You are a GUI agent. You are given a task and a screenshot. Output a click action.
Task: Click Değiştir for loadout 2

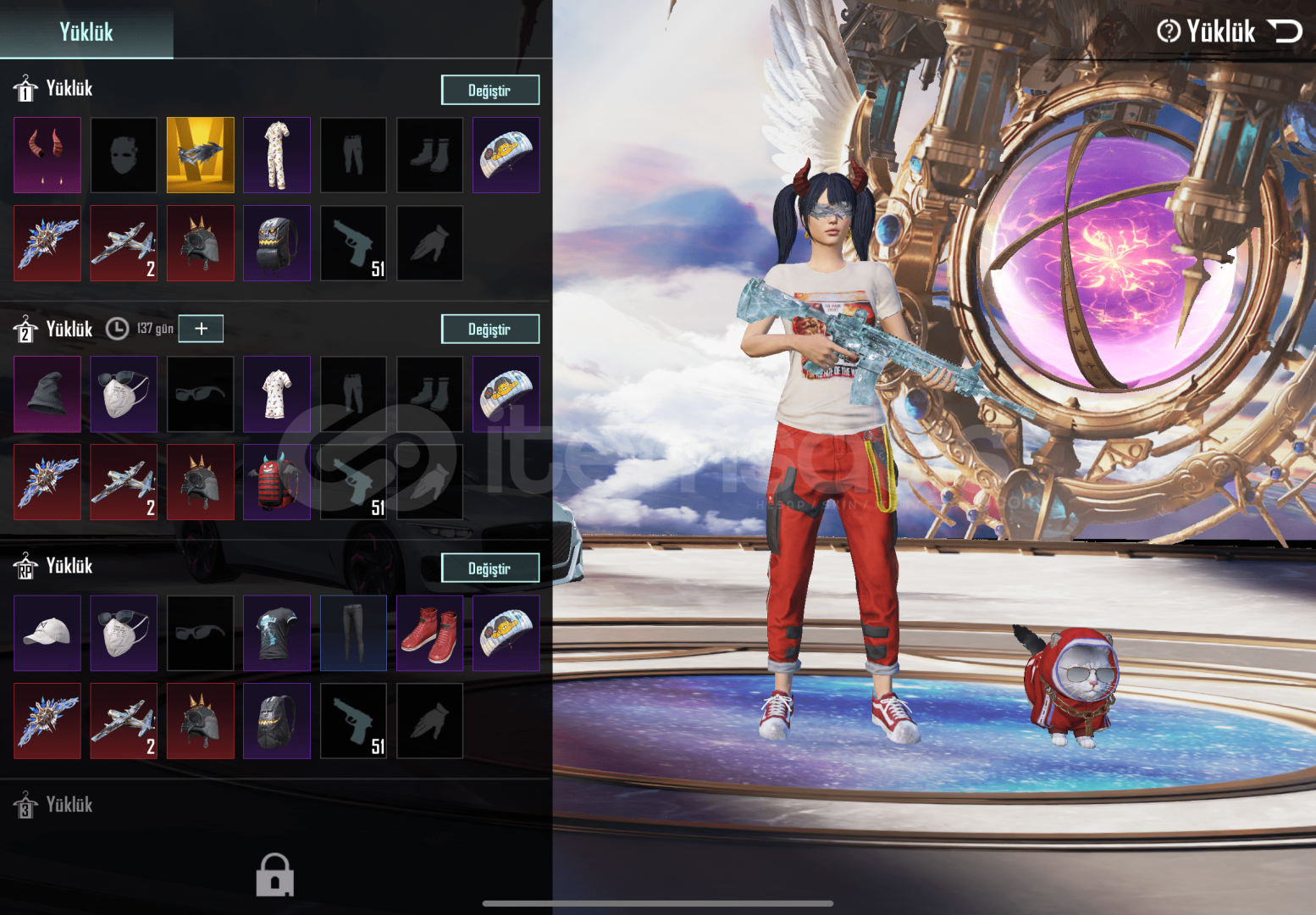coord(489,329)
